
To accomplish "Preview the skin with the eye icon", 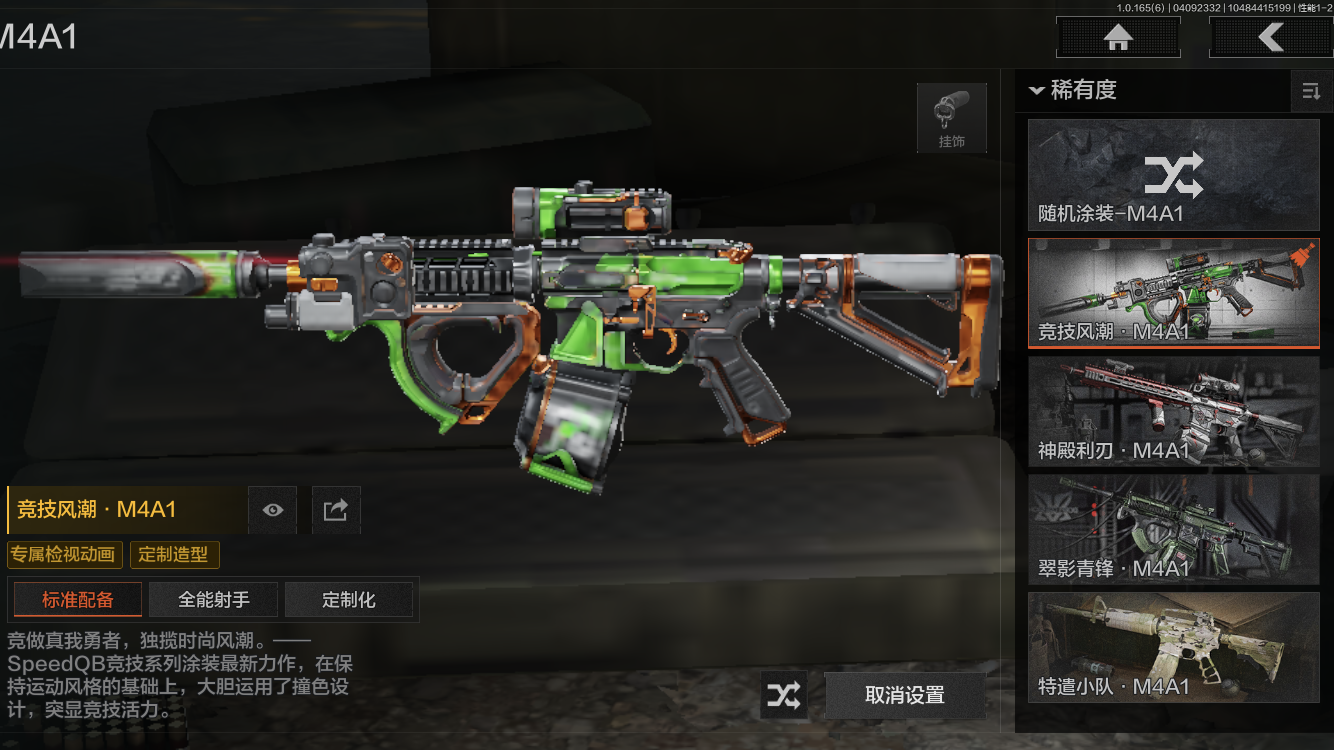I will click(x=273, y=510).
